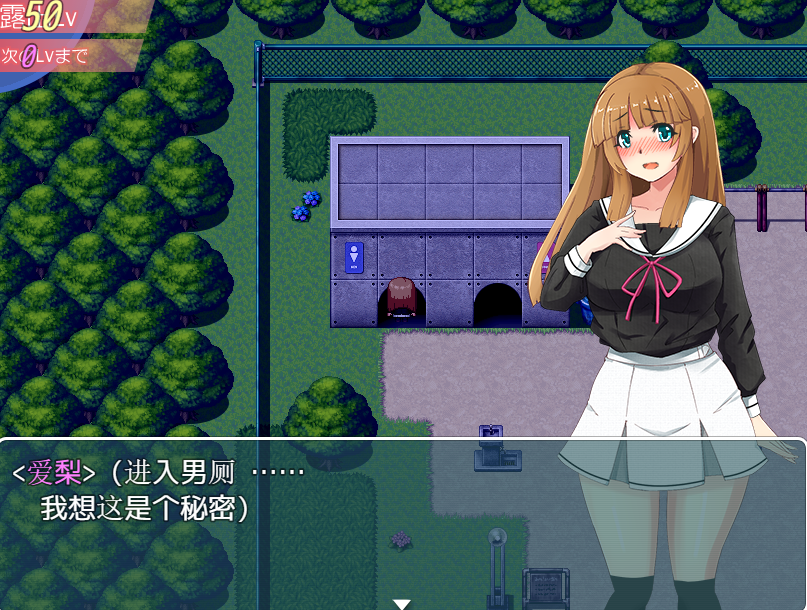Click the dialogue text box to continue
Screen dimensions: 807x610
300,520
